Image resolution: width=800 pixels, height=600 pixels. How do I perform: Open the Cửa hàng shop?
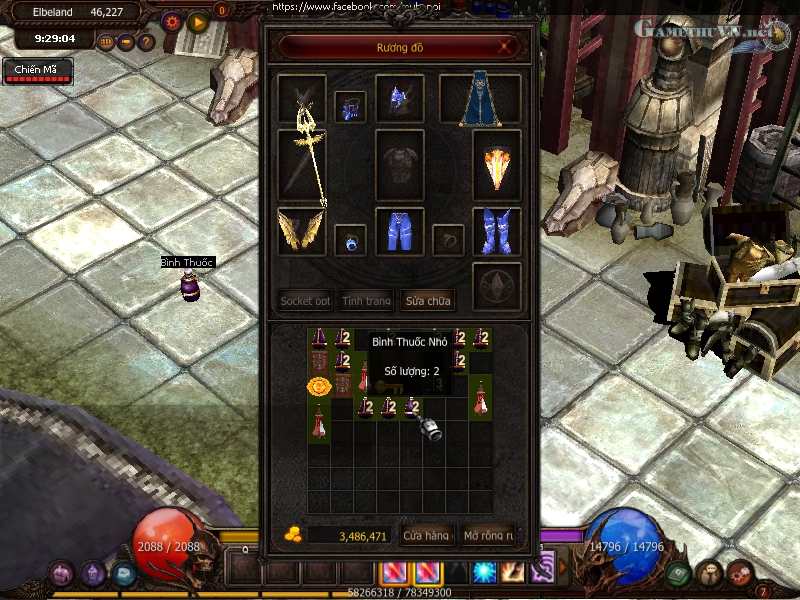click(x=427, y=536)
